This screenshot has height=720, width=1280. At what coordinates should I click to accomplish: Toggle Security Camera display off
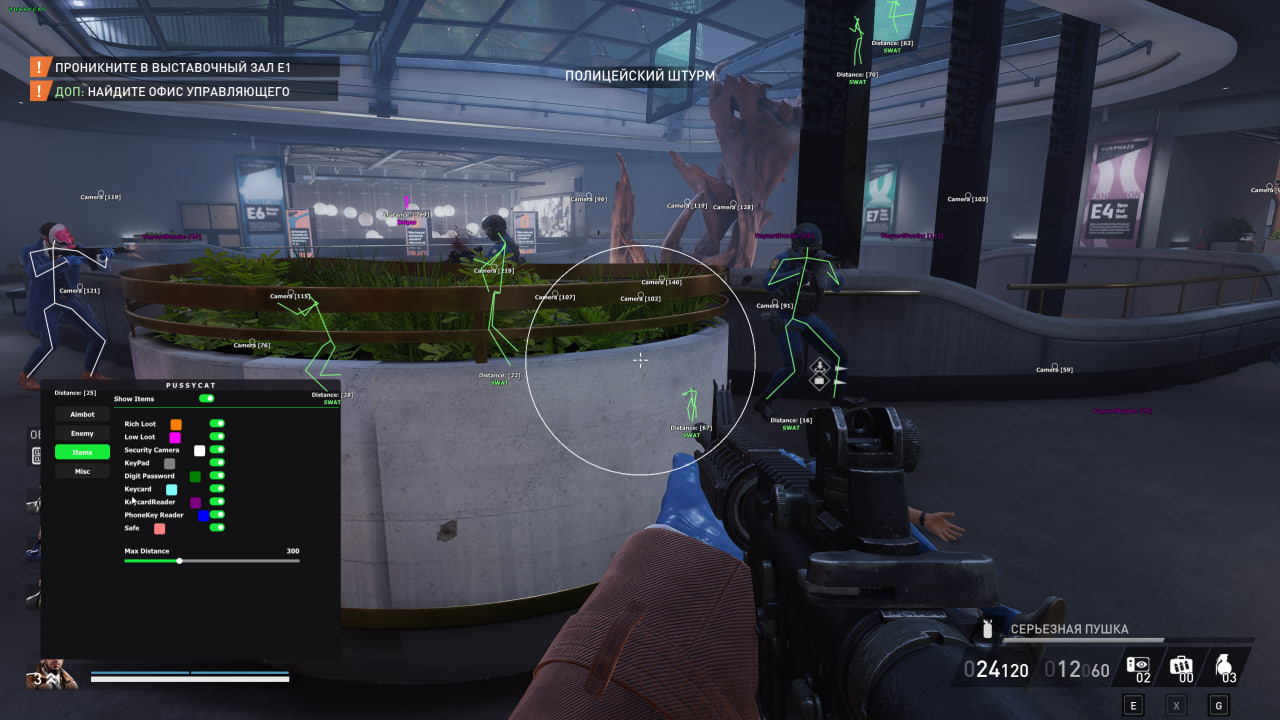(x=217, y=450)
